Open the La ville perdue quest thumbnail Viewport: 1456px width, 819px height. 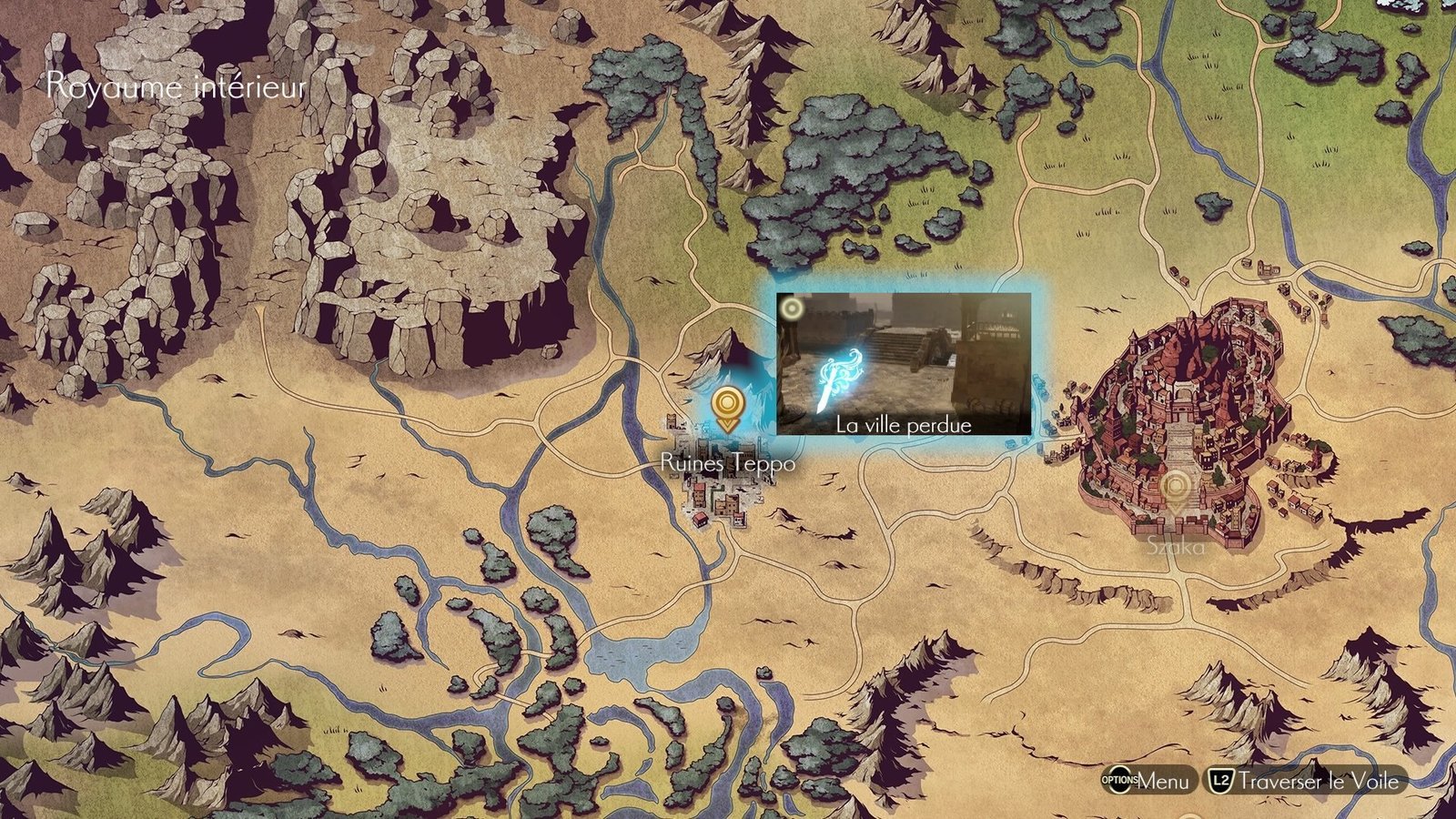[x=904, y=363]
